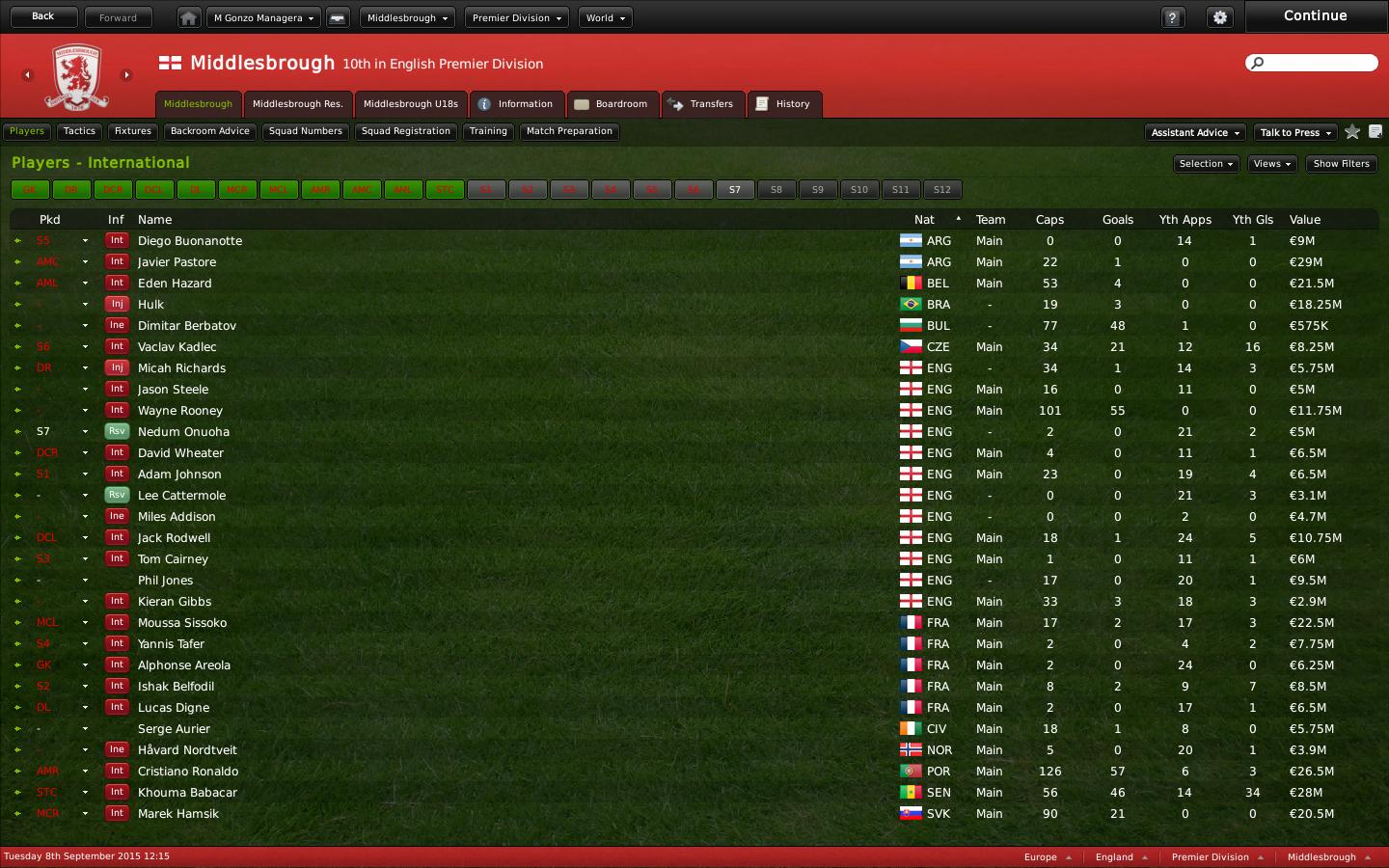The height and width of the screenshot is (868, 1389).
Task: Show the player filters
Action: [x=1341, y=164]
